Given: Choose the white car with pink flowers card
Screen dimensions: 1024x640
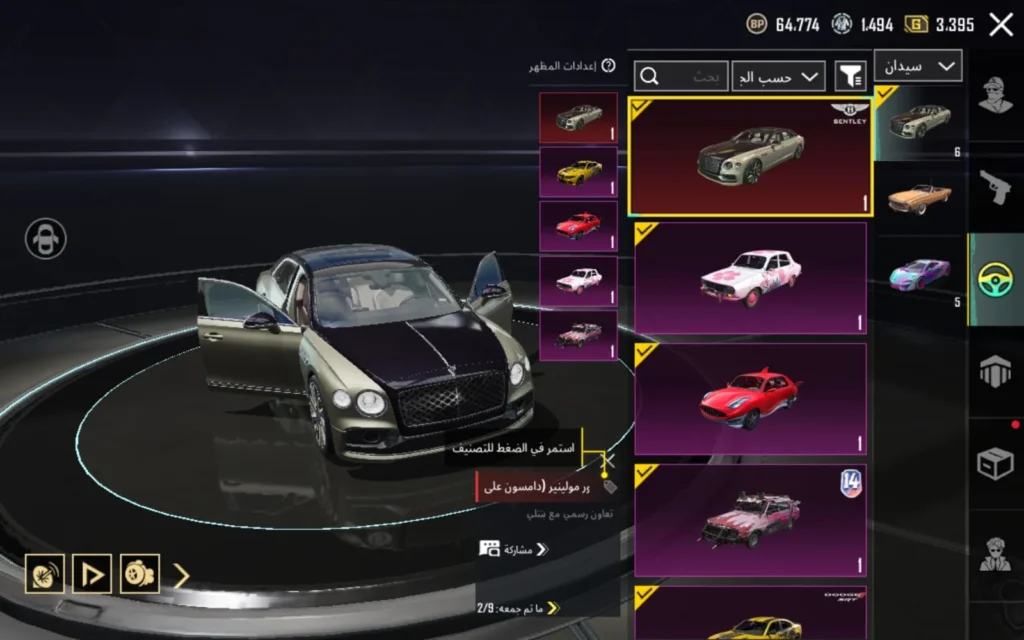Looking at the screenshot, I should click(750, 277).
